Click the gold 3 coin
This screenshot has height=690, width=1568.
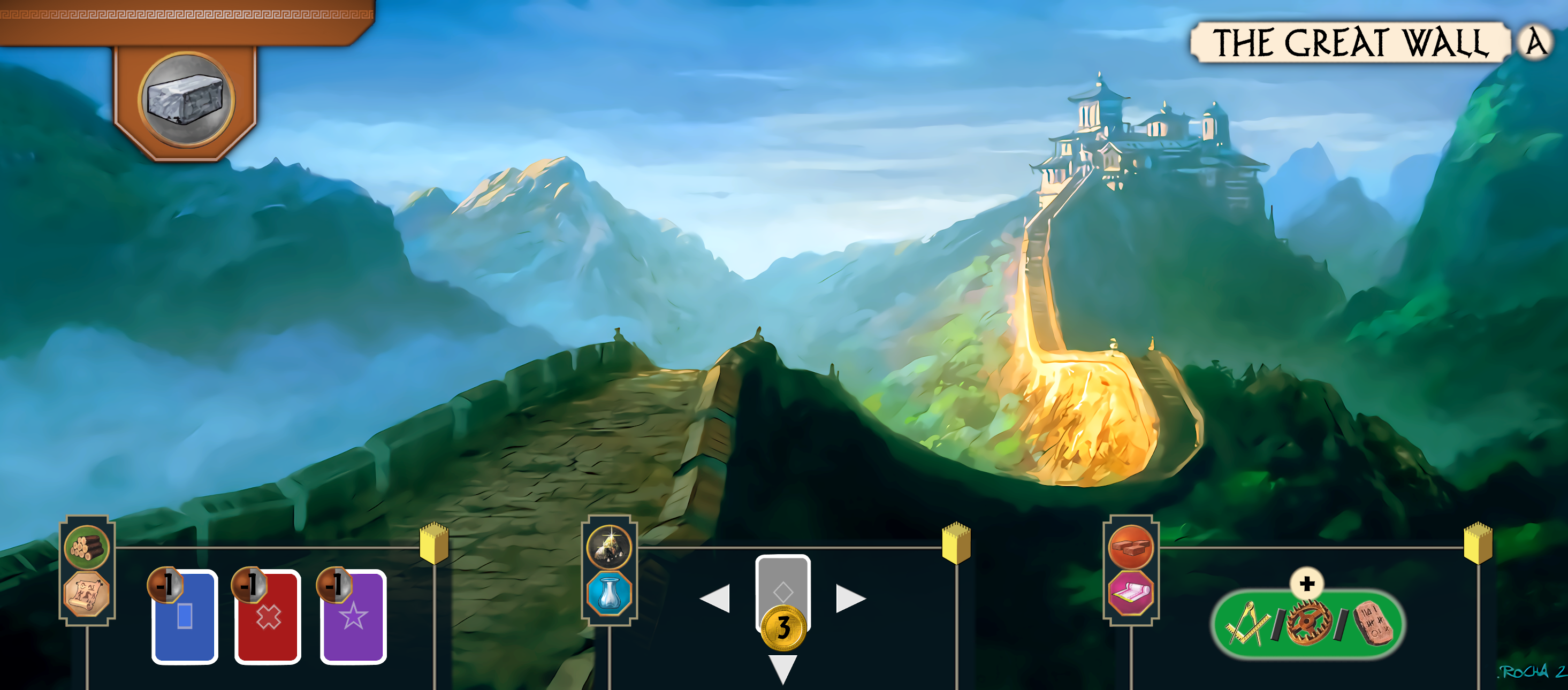coord(783,627)
